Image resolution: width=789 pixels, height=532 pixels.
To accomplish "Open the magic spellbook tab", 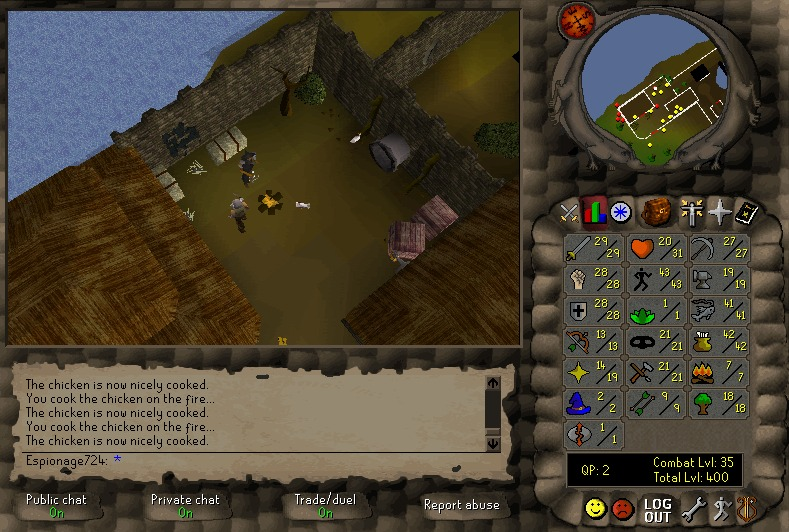I will (x=747, y=212).
